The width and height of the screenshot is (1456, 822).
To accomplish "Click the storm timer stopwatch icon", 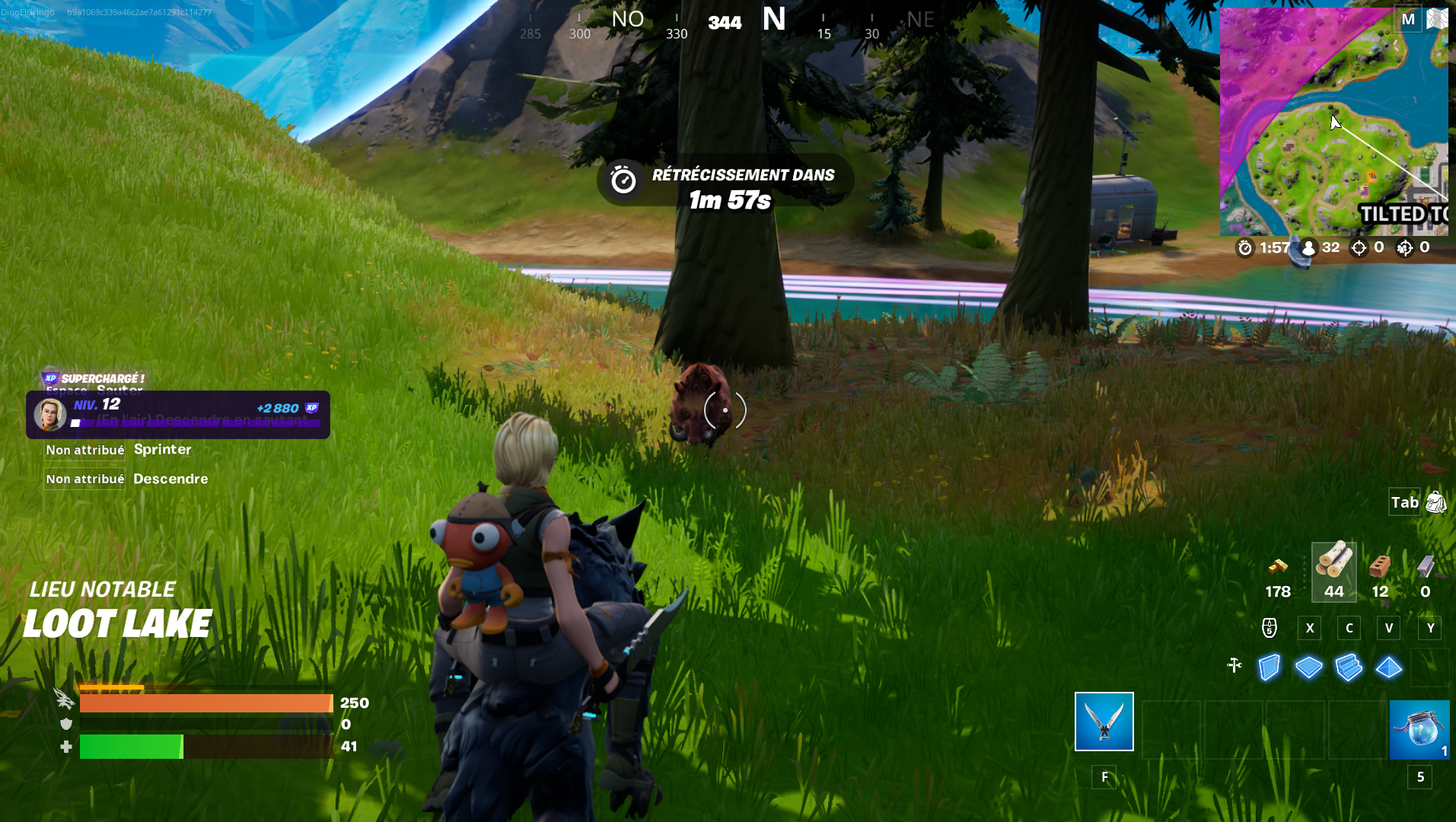I will point(1244,247).
